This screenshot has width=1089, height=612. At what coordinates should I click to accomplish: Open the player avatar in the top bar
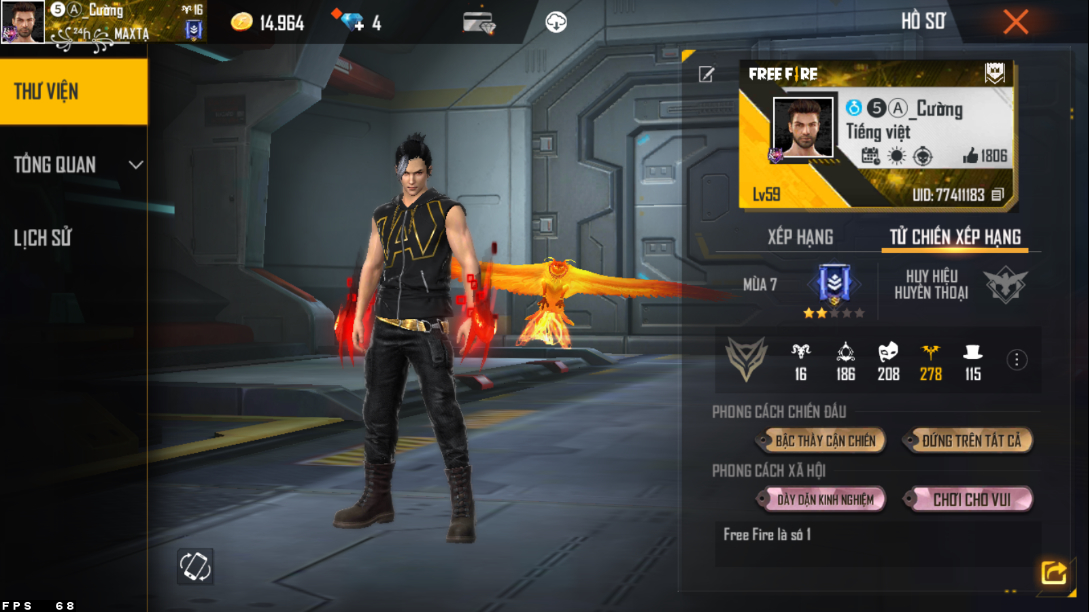click(22, 22)
